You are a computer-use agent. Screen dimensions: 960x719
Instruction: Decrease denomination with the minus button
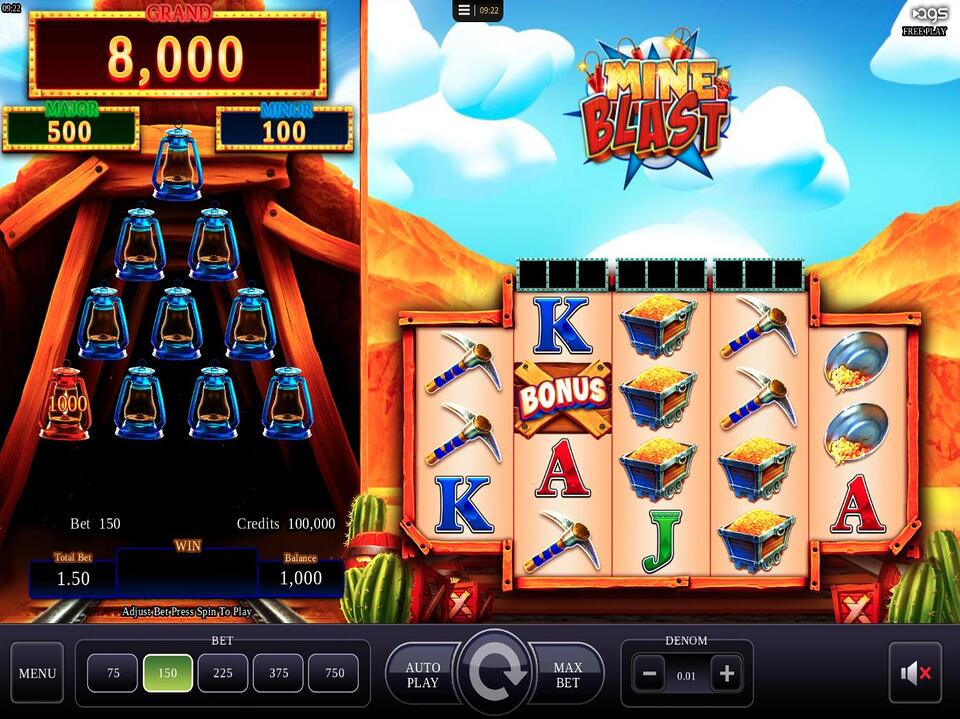click(x=648, y=674)
